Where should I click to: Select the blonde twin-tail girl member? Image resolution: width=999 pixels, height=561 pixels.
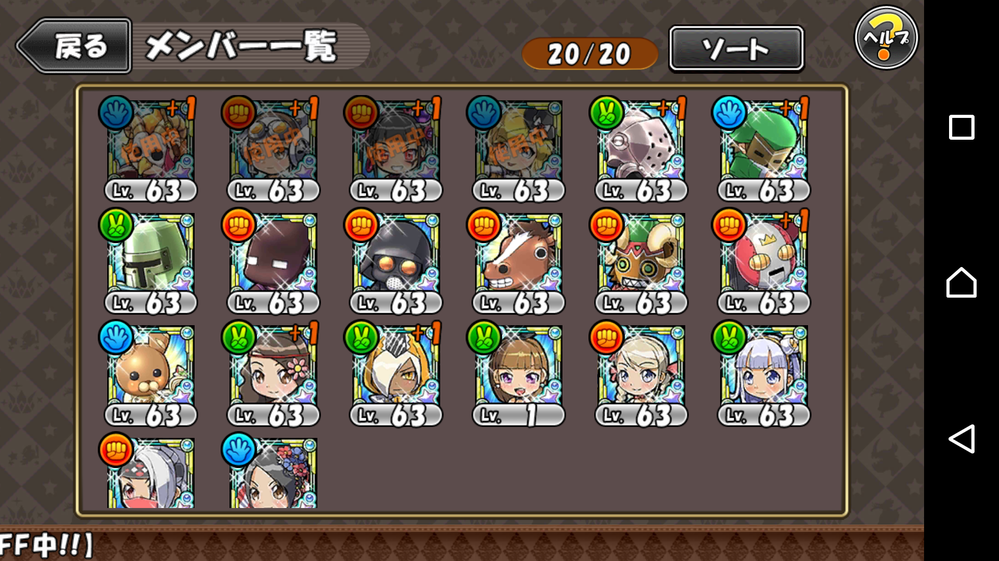640,371
